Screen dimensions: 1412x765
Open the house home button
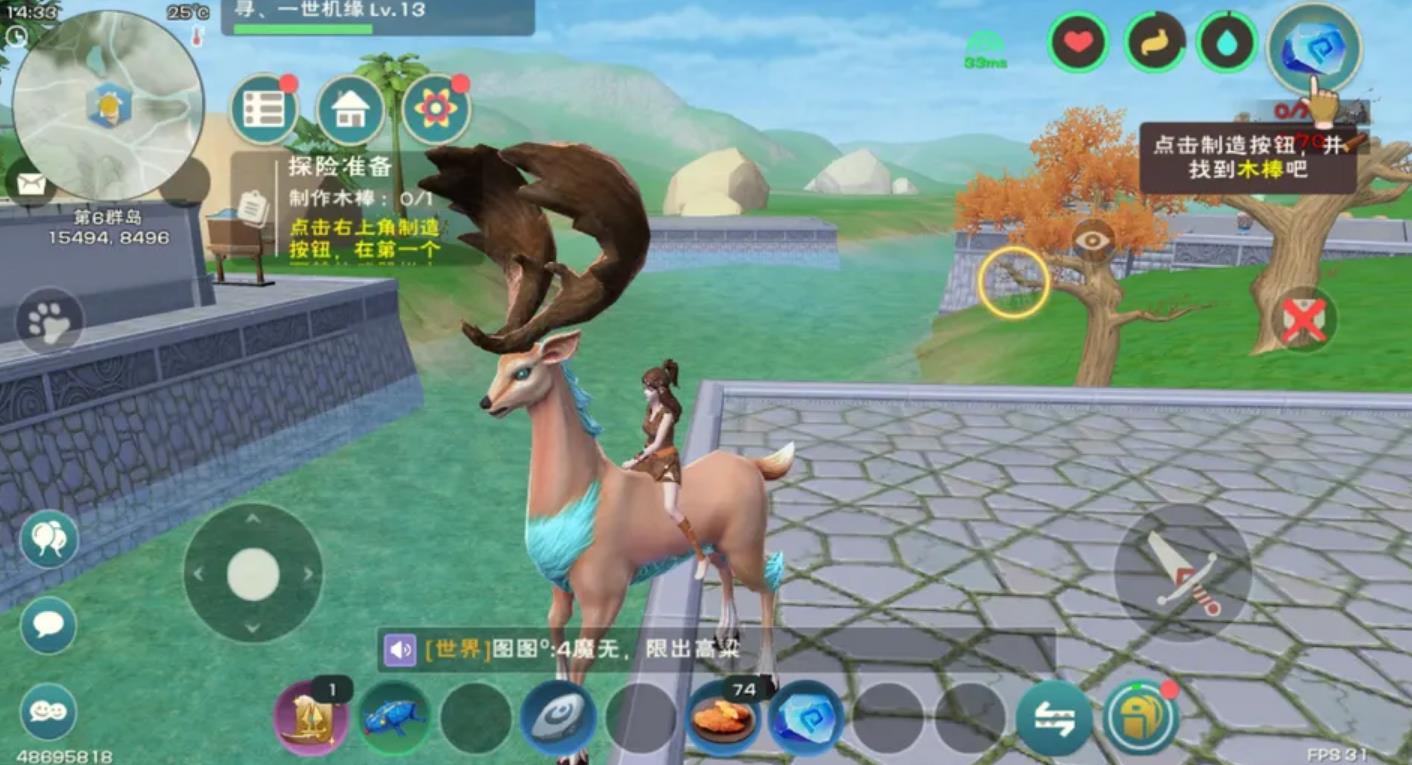coord(350,110)
